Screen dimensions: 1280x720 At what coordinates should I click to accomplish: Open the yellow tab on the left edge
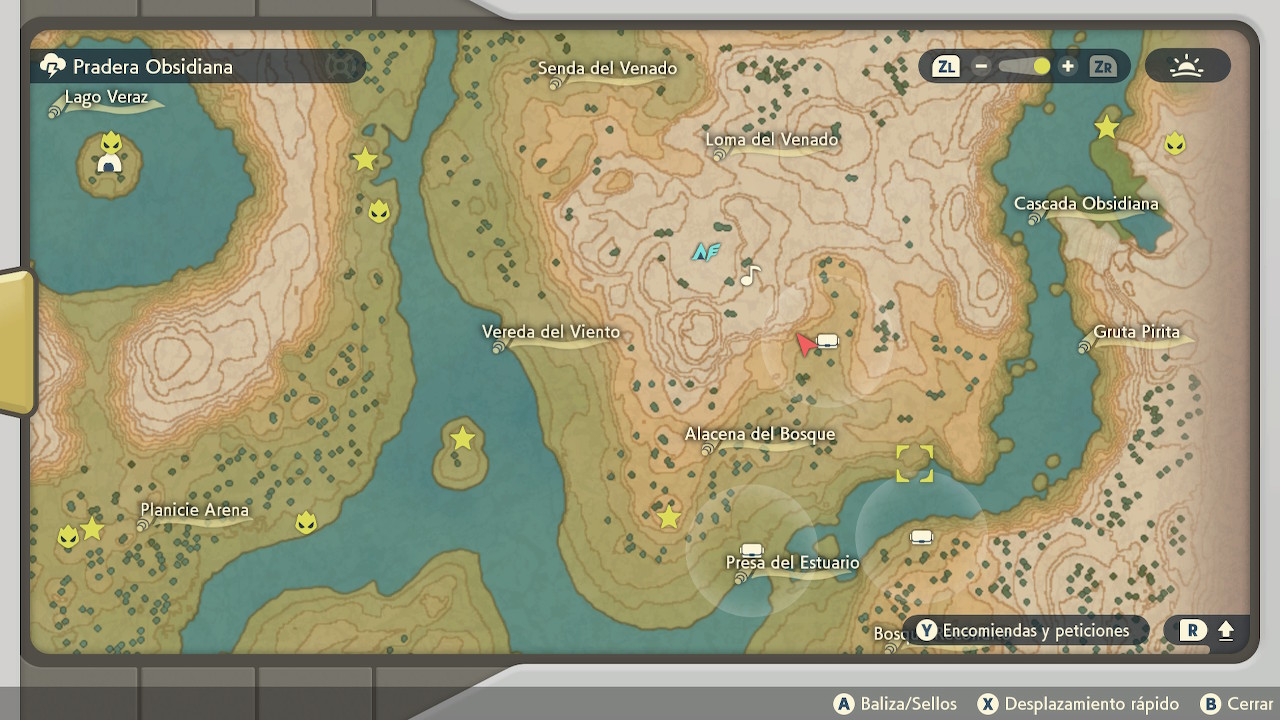tap(15, 342)
